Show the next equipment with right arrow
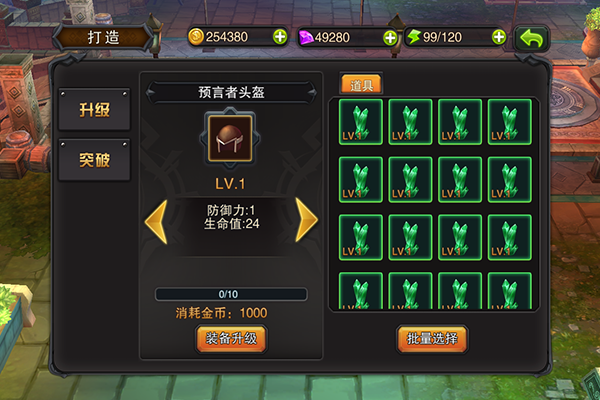Image resolution: width=600 pixels, height=400 pixels. [306, 220]
